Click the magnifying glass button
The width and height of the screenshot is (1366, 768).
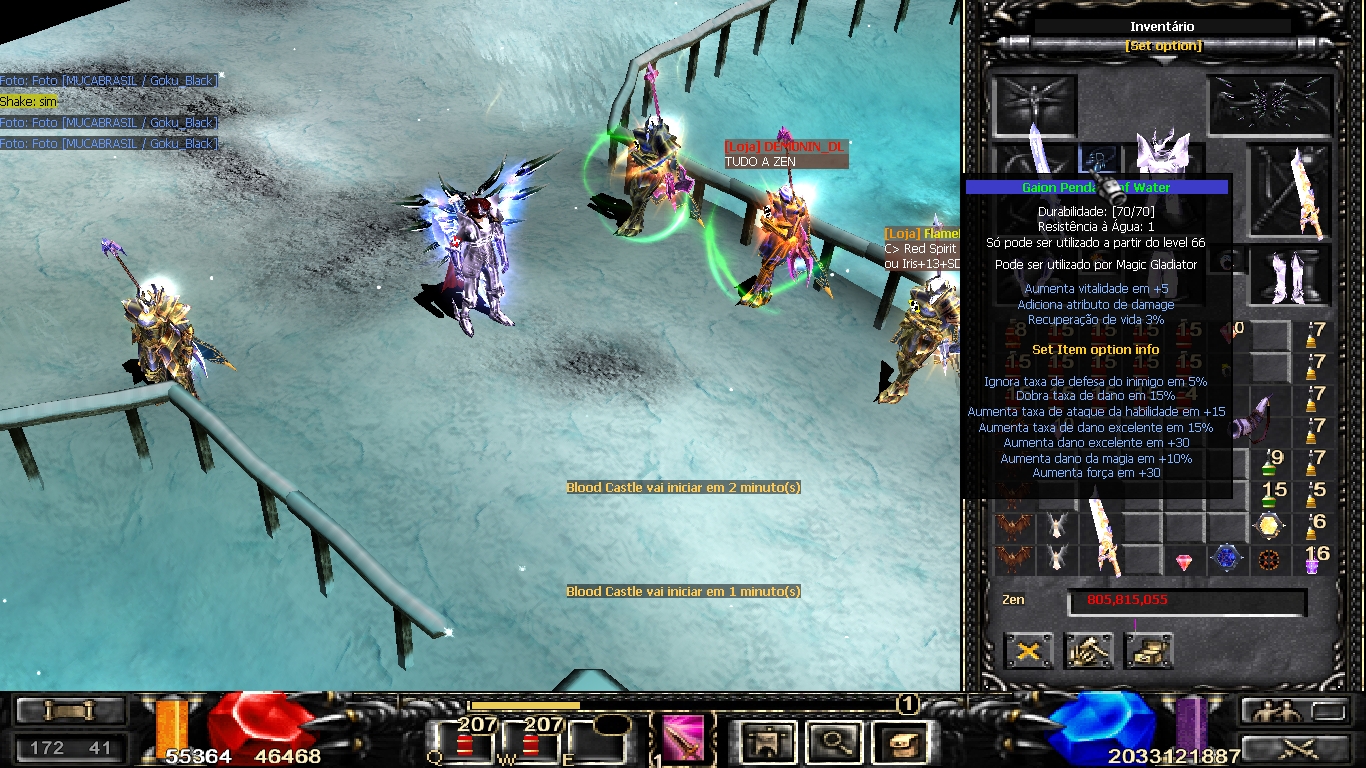coord(832,743)
